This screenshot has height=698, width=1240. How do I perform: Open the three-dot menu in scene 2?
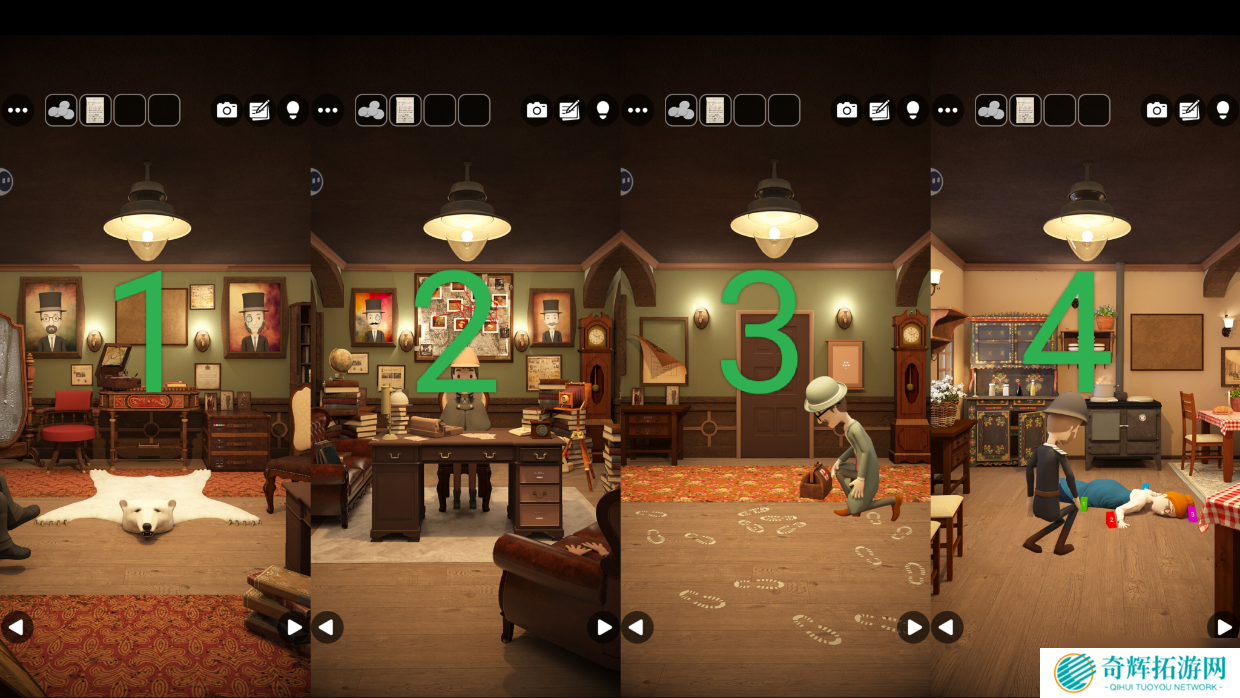[328, 110]
